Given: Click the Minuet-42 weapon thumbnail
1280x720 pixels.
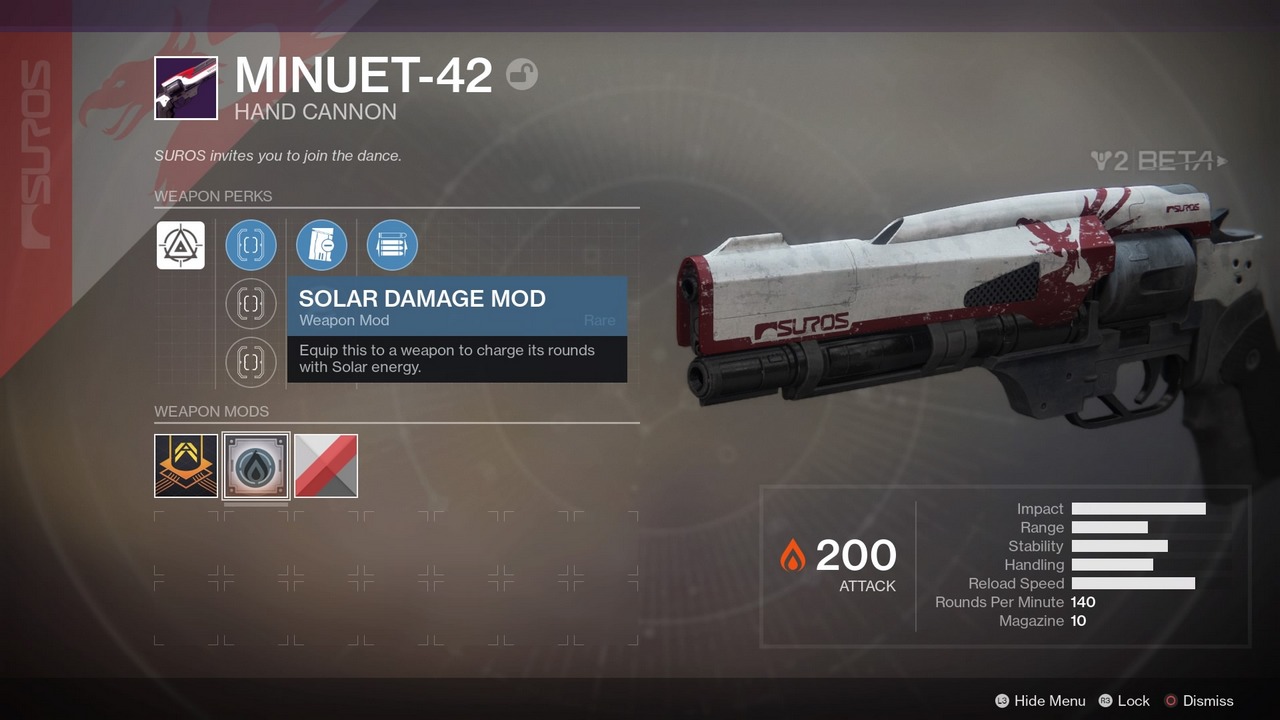Looking at the screenshot, I should 186,88.
